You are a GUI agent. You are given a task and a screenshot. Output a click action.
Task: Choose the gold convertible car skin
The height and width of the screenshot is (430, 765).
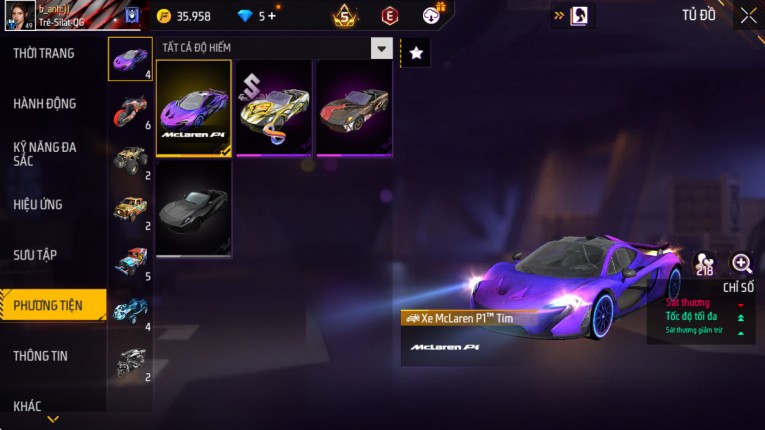tap(274, 107)
